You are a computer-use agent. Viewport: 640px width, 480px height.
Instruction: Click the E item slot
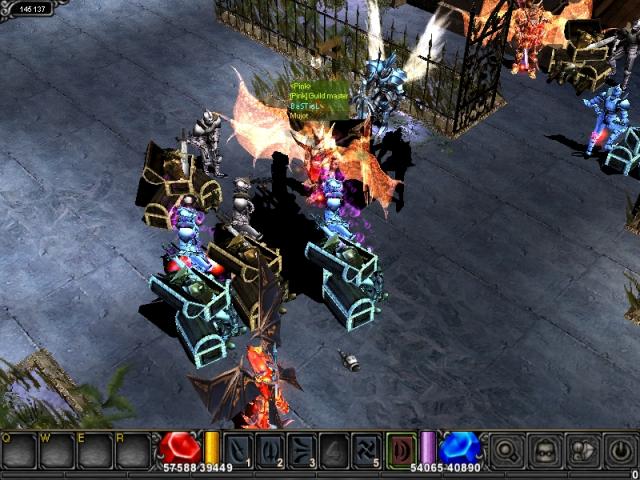click(x=94, y=451)
